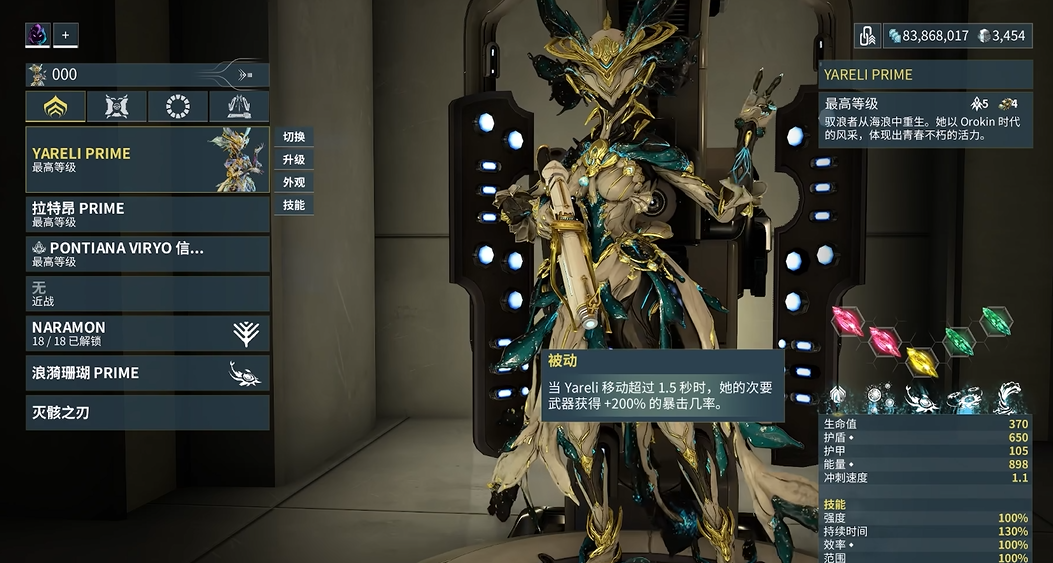Open the 升级 (upgrade) option
Viewport: 1053px width, 563px height.
[294, 160]
